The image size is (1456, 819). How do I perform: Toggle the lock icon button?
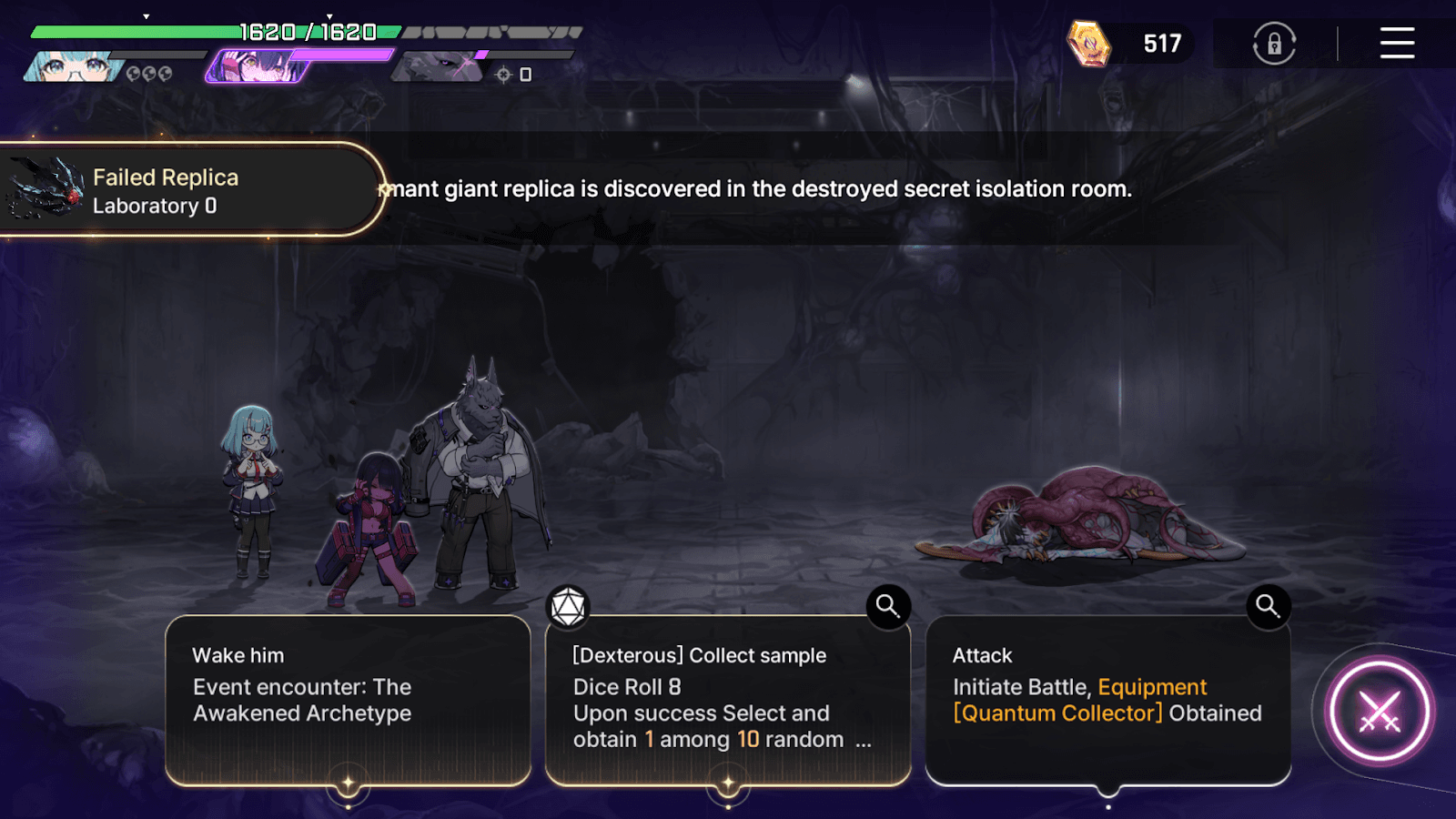tap(1274, 43)
